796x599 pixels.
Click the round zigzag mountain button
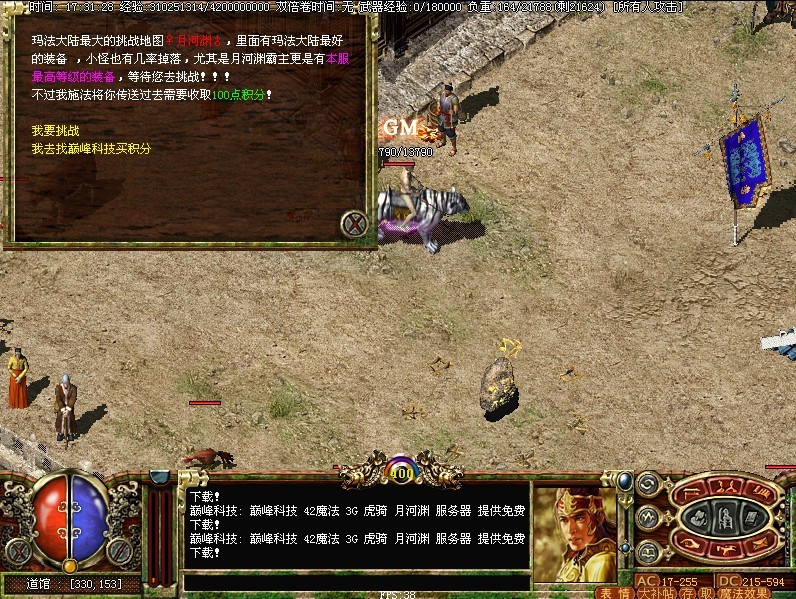click(648, 517)
